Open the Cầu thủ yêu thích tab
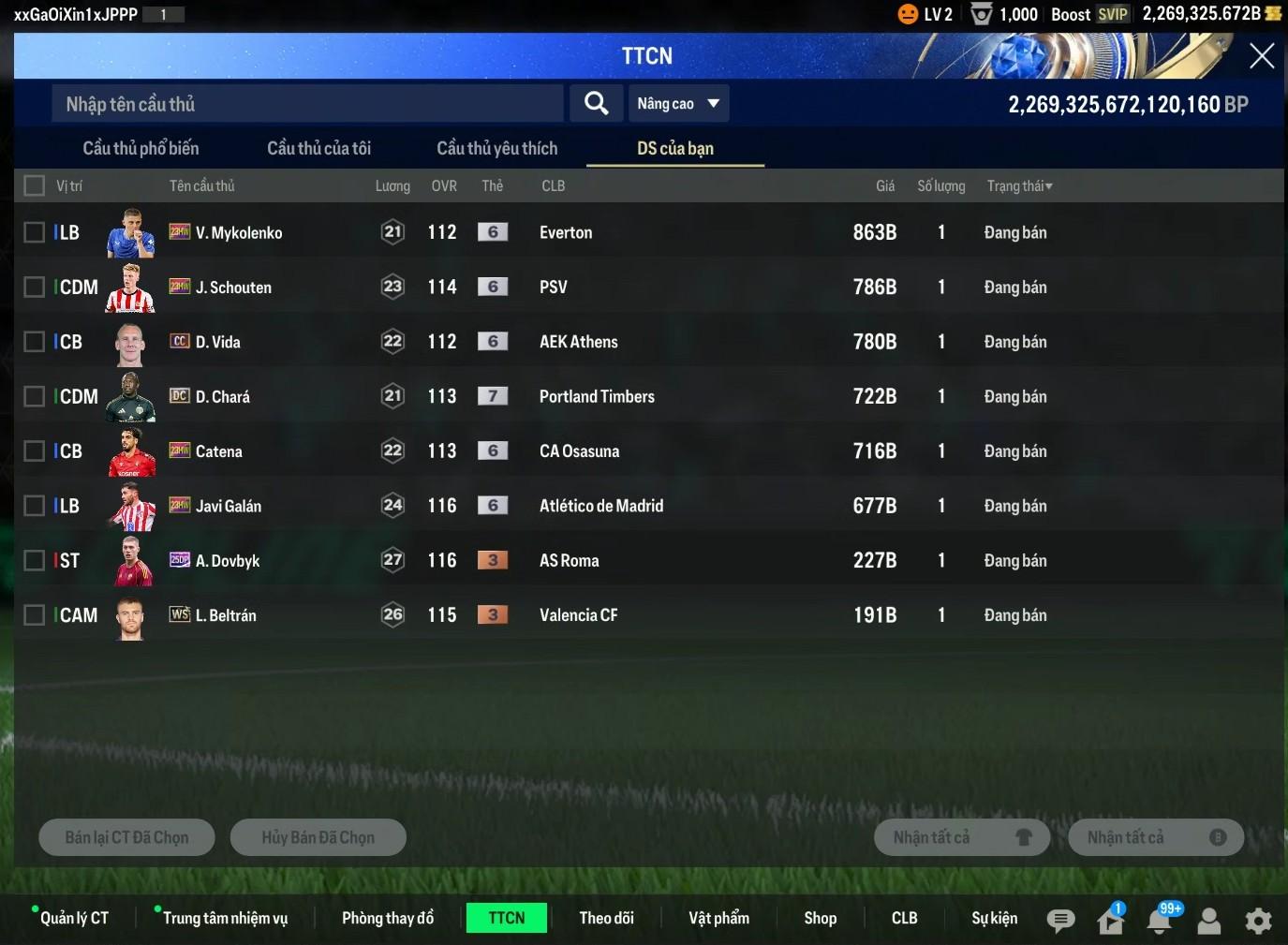 point(496,148)
